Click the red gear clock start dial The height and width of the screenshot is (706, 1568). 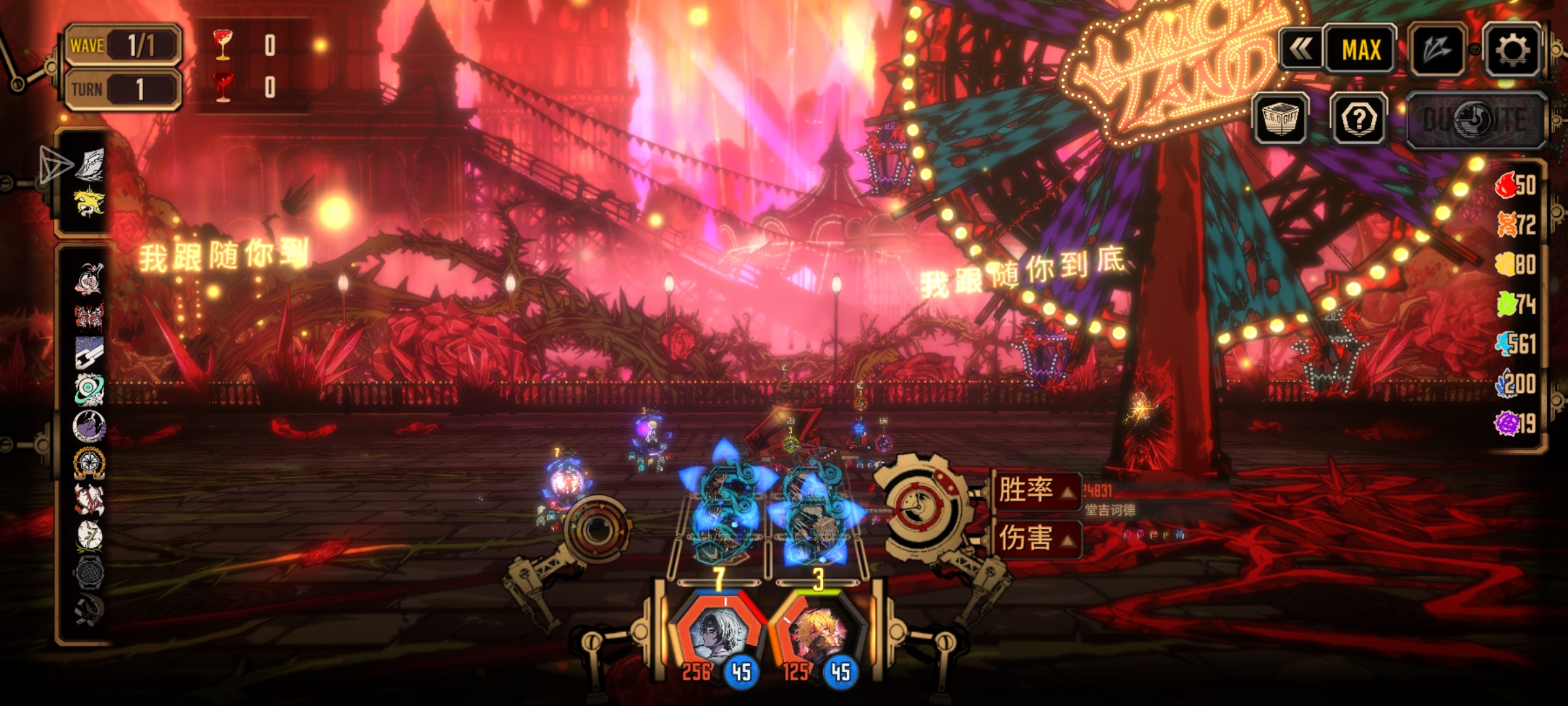click(921, 507)
